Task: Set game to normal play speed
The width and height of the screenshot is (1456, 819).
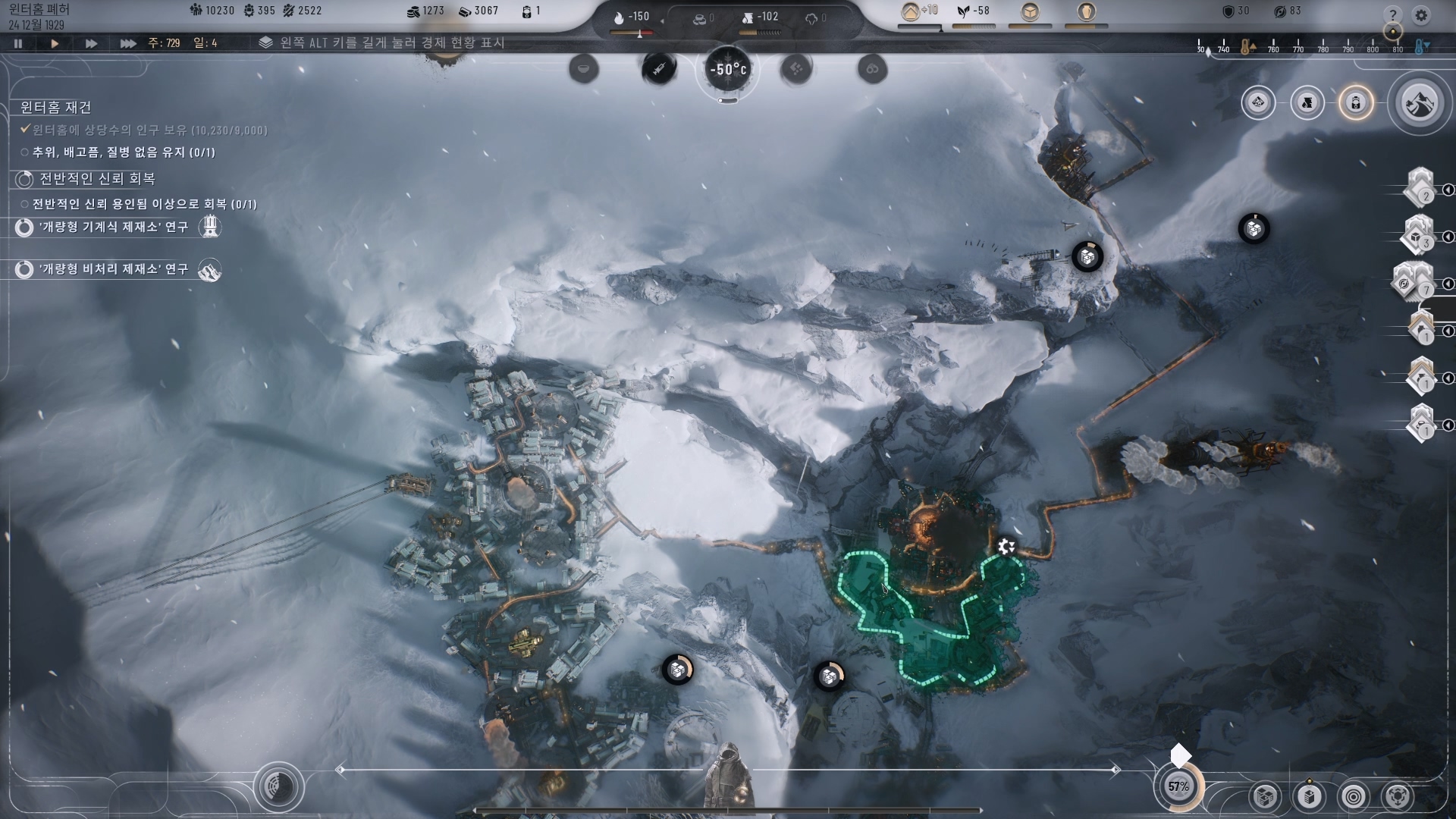Action: pos(55,43)
